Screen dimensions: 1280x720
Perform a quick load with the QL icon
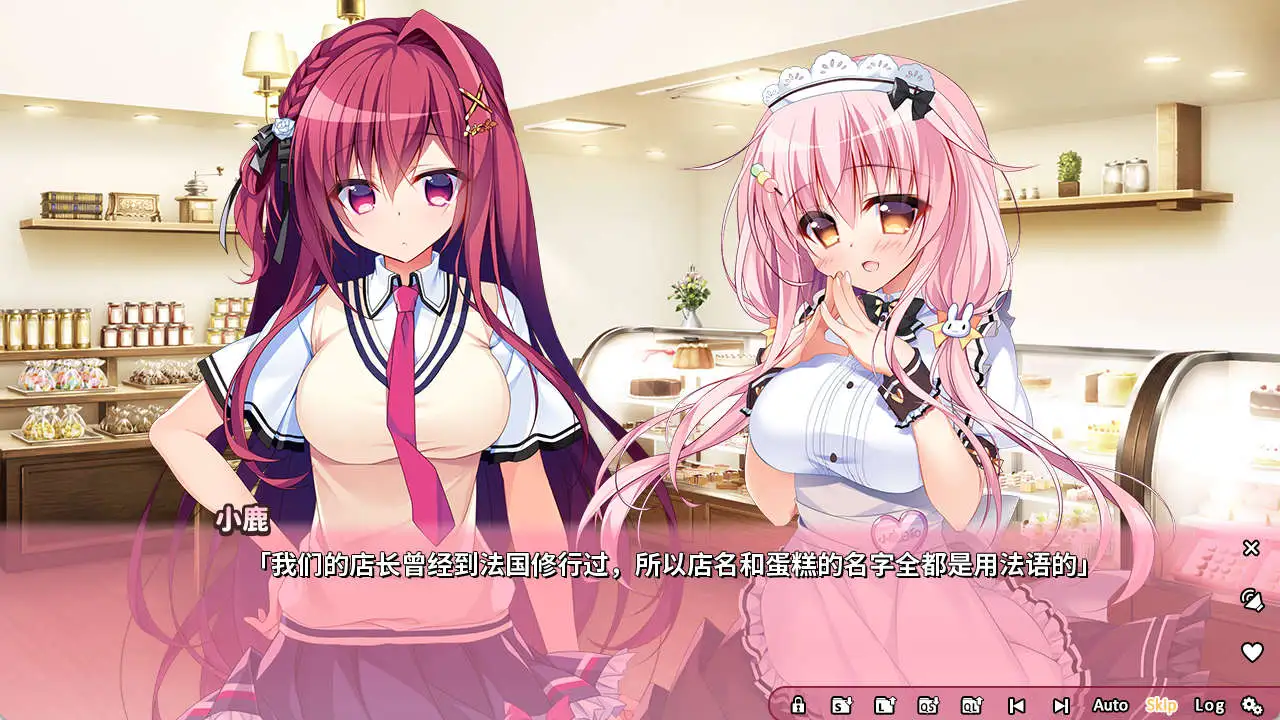(x=972, y=706)
